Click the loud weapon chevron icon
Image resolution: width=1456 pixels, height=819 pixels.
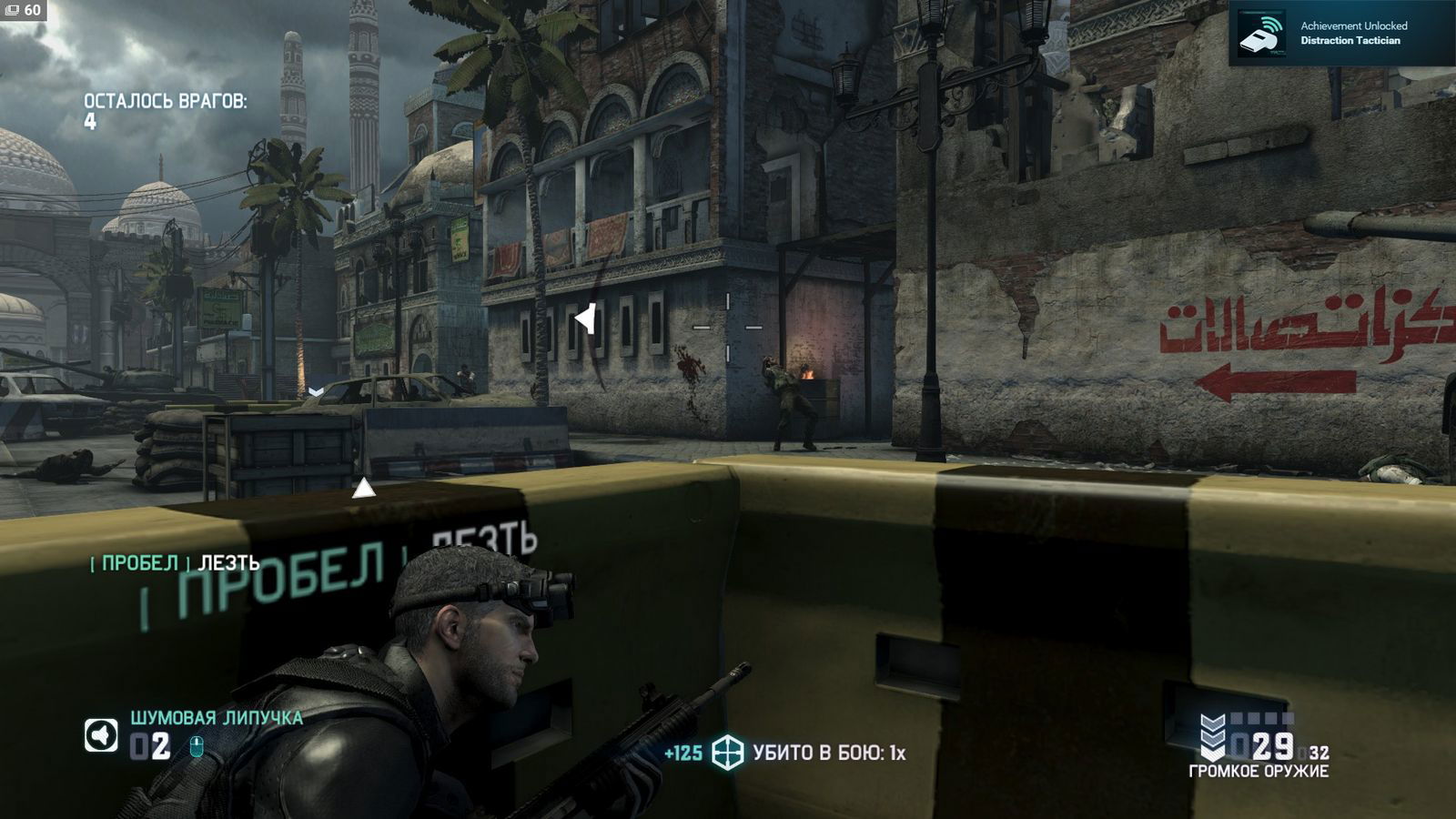coord(1212,738)
